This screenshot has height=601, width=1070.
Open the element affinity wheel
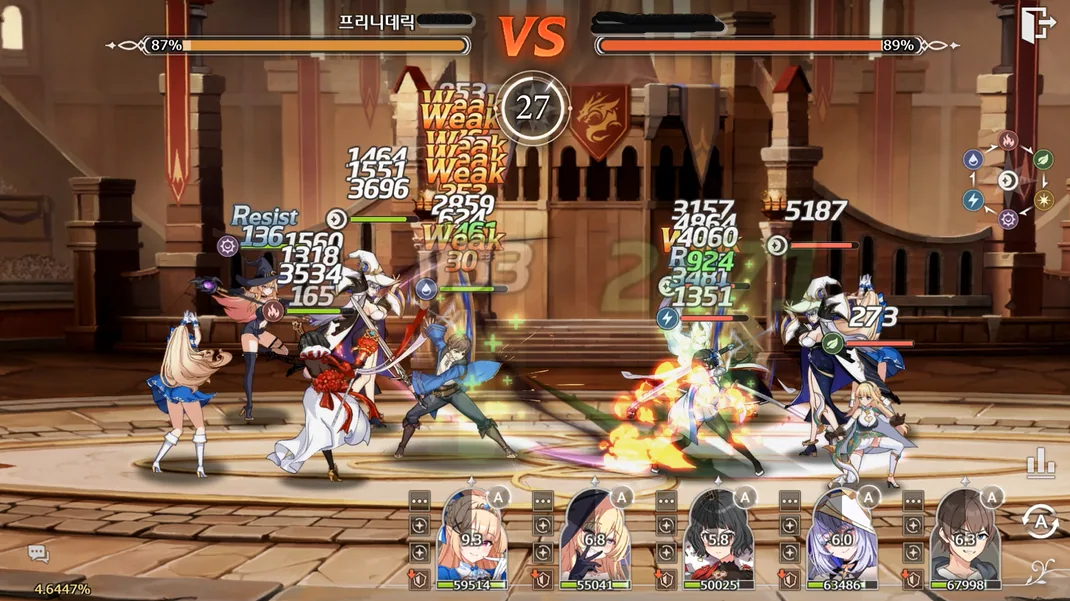tap(1008, 180)
